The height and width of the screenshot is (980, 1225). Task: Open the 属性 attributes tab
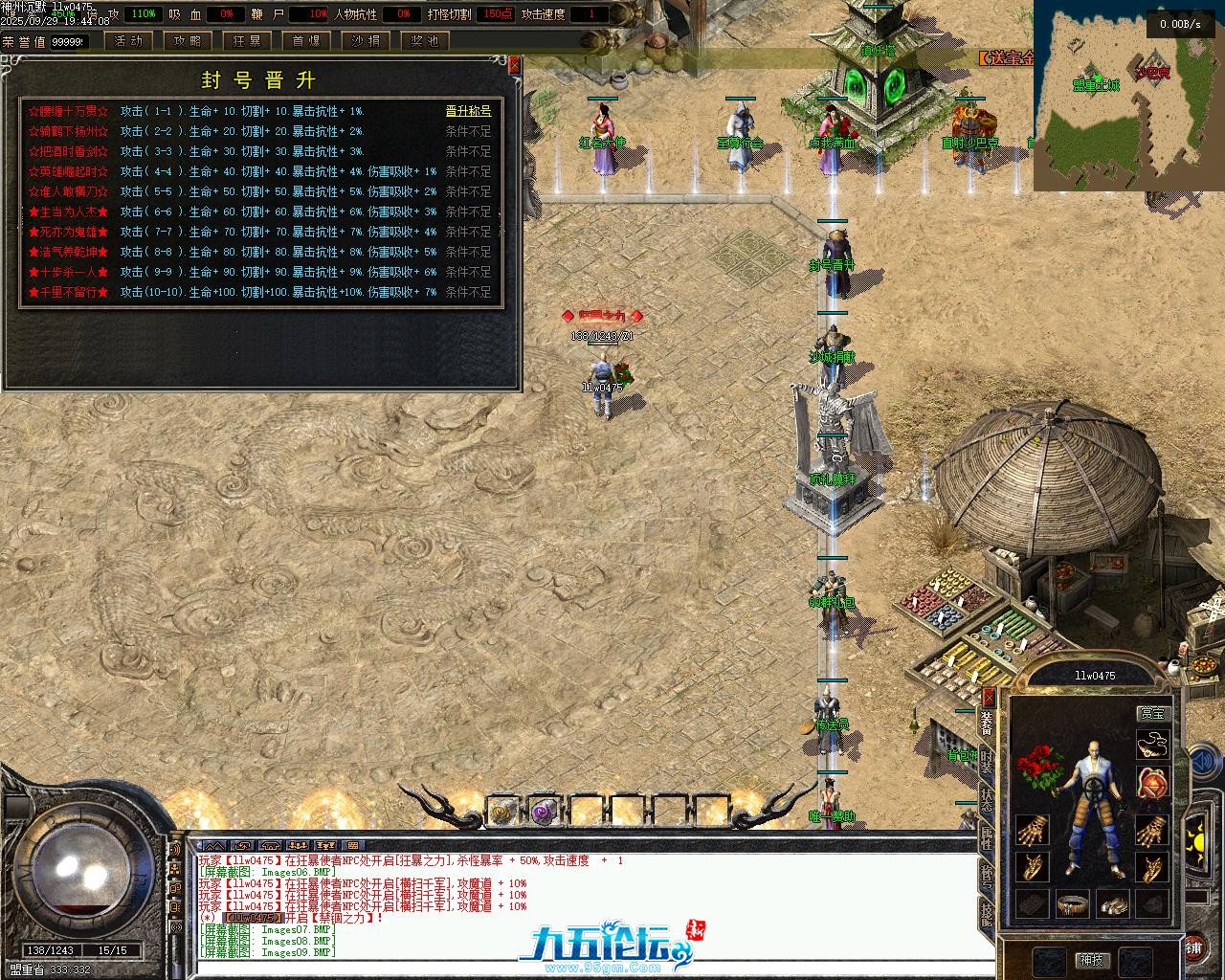point(987,837)
